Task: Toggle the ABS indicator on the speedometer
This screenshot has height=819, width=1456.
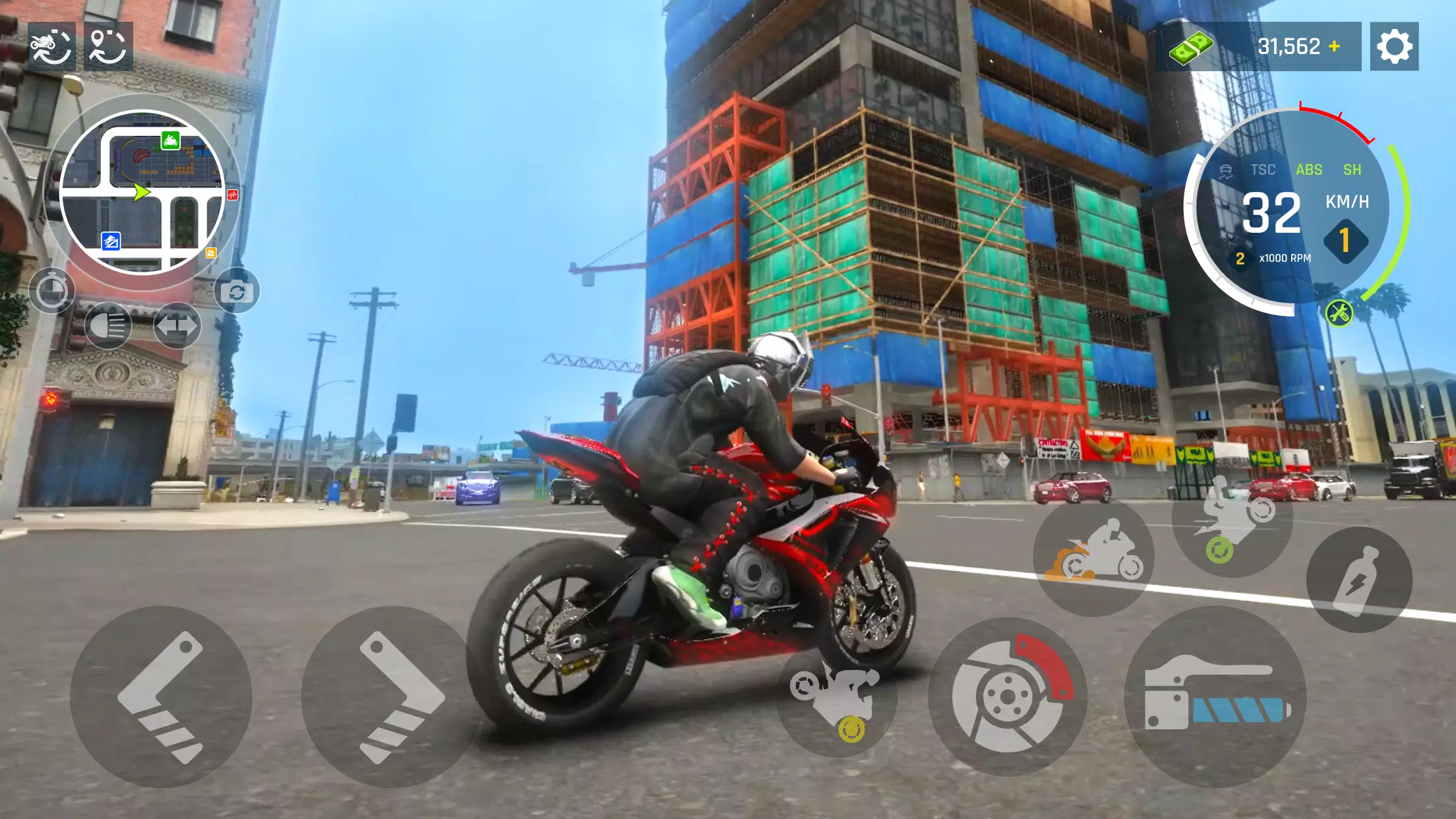Action: (x=1311, y=170)
